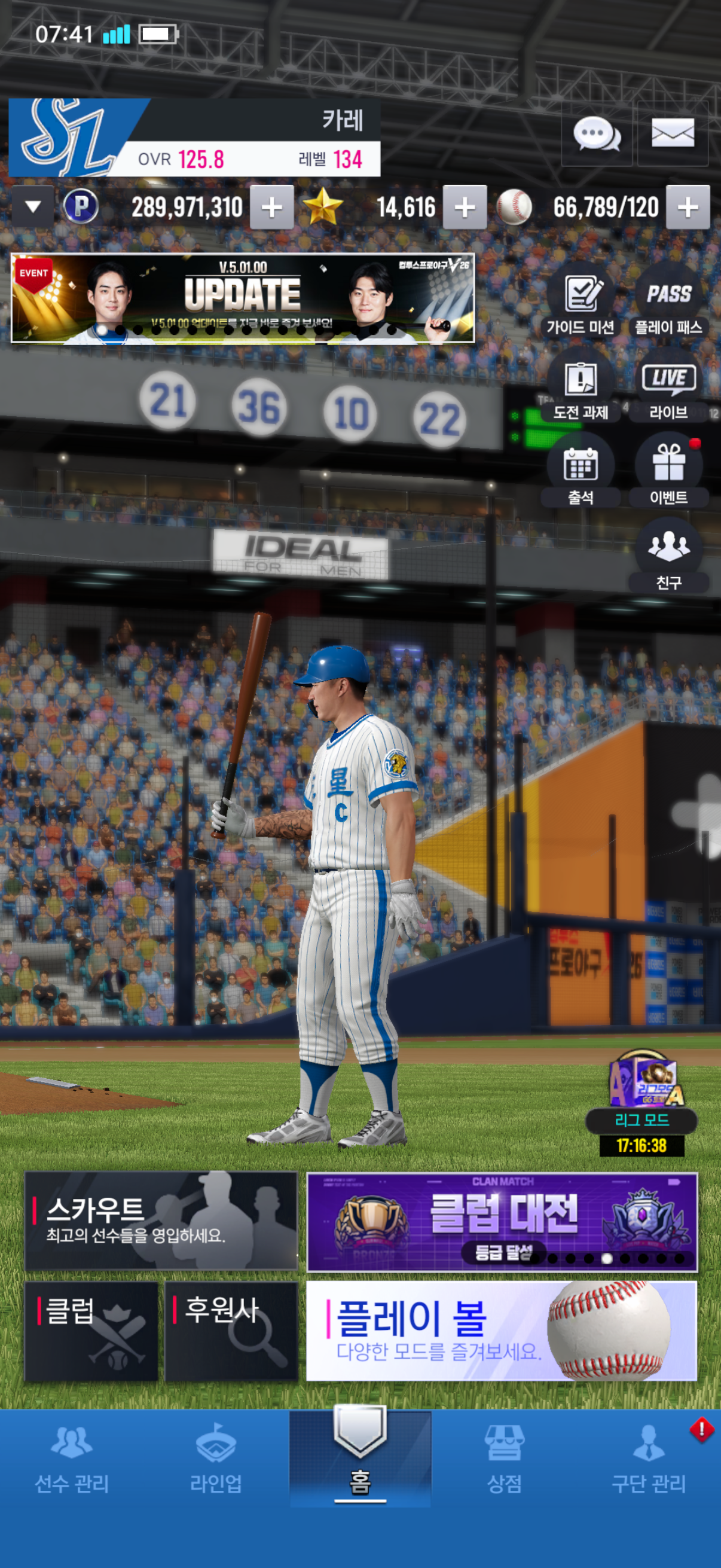Screen dimensions: 721x1568
Task: Open 가이드 미션 guide missions
Action: [581, 303]
